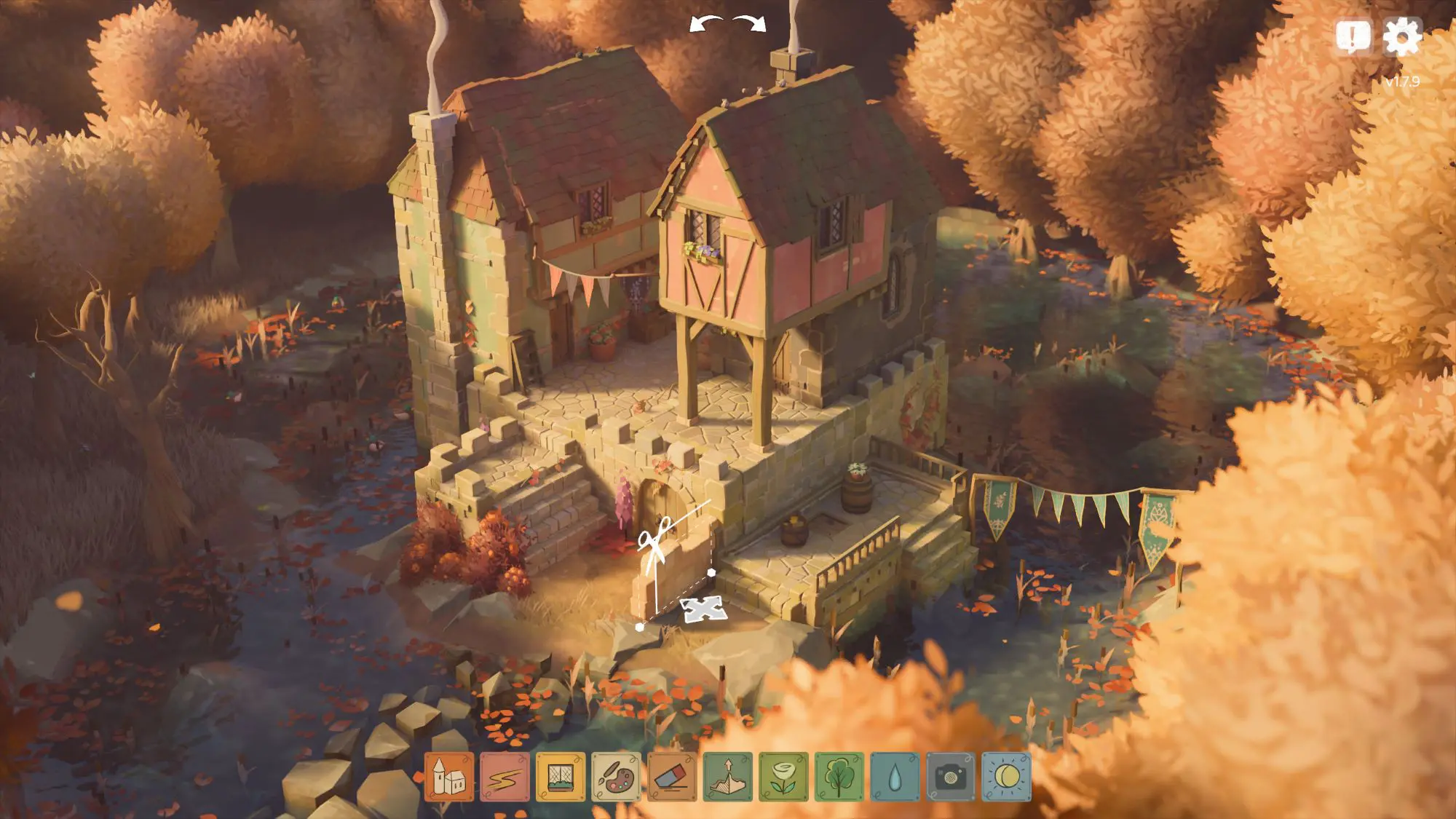Screen dimensions: 1456x819
Task: Choose the winding path tool
Action: pyautogui.click(x=505, y=777)
